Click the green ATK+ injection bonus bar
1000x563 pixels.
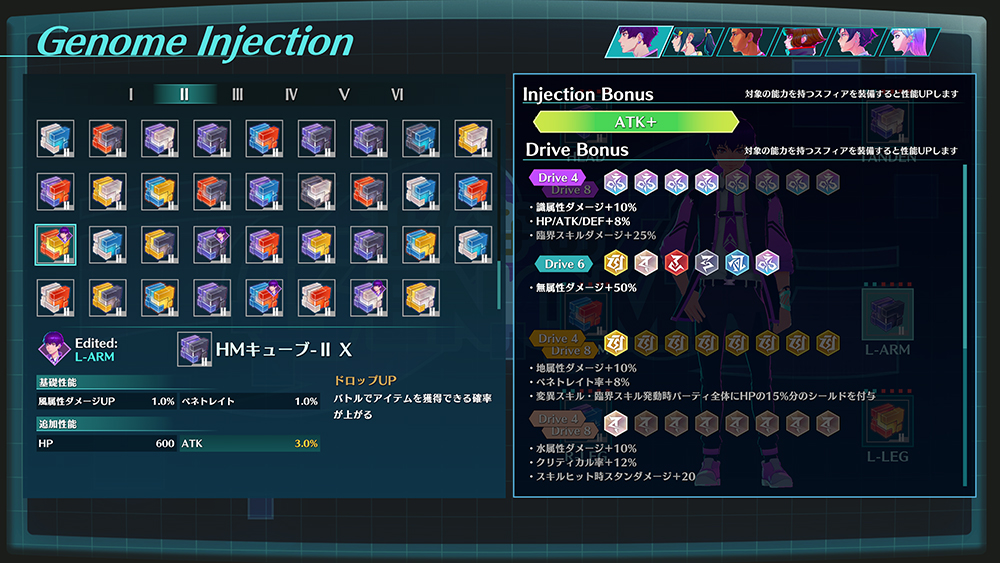coord(636,122)
